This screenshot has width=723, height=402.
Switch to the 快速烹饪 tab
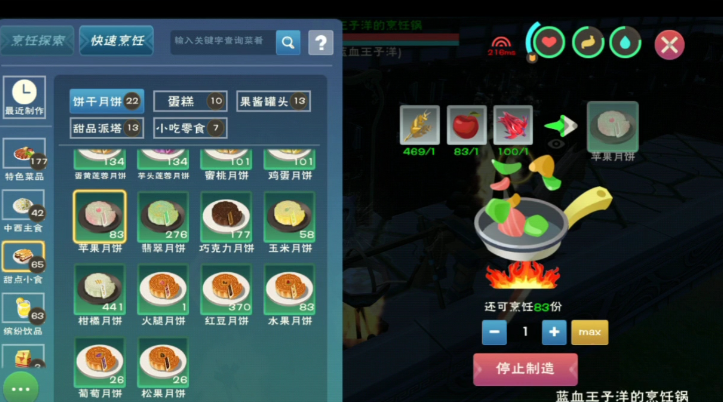(117, 41)
